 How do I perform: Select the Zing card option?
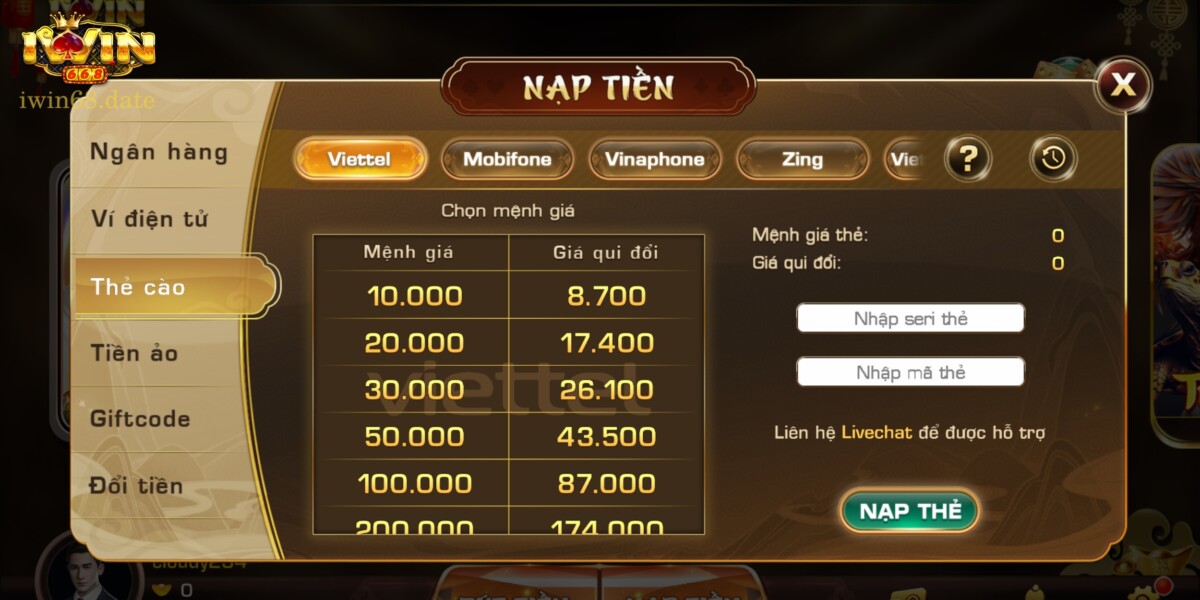pos(802,159)
